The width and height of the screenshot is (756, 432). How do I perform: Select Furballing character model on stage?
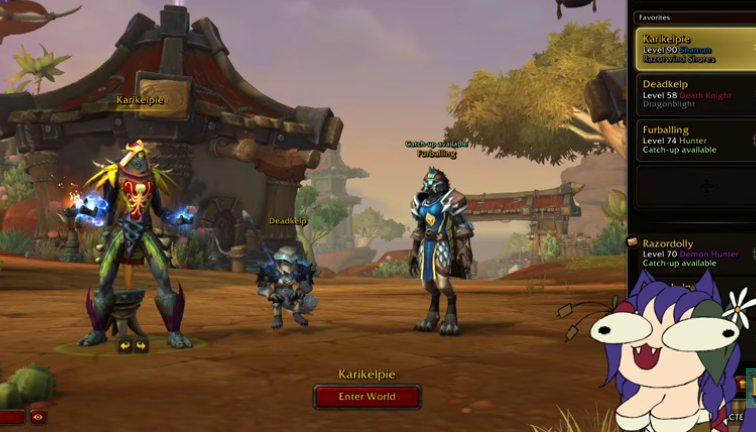pyautogui.click(x=439, y=250)
